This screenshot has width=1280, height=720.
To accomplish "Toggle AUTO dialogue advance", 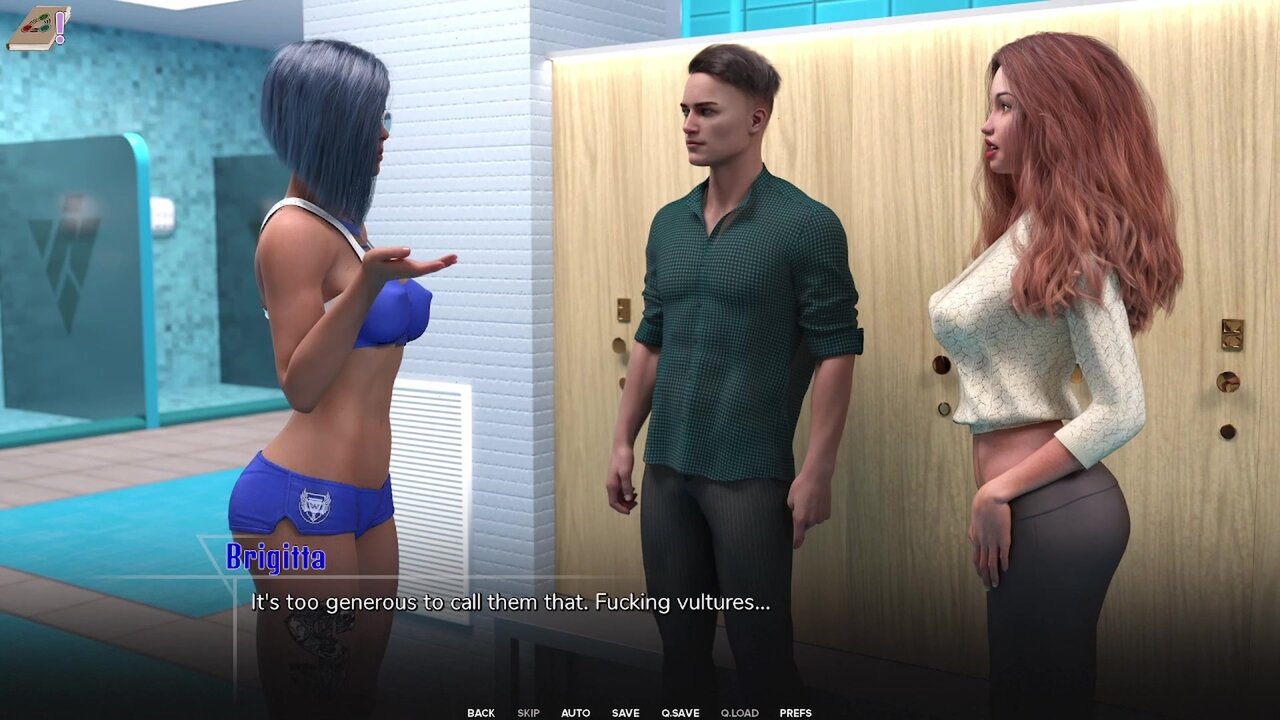I will pos(575,713).
